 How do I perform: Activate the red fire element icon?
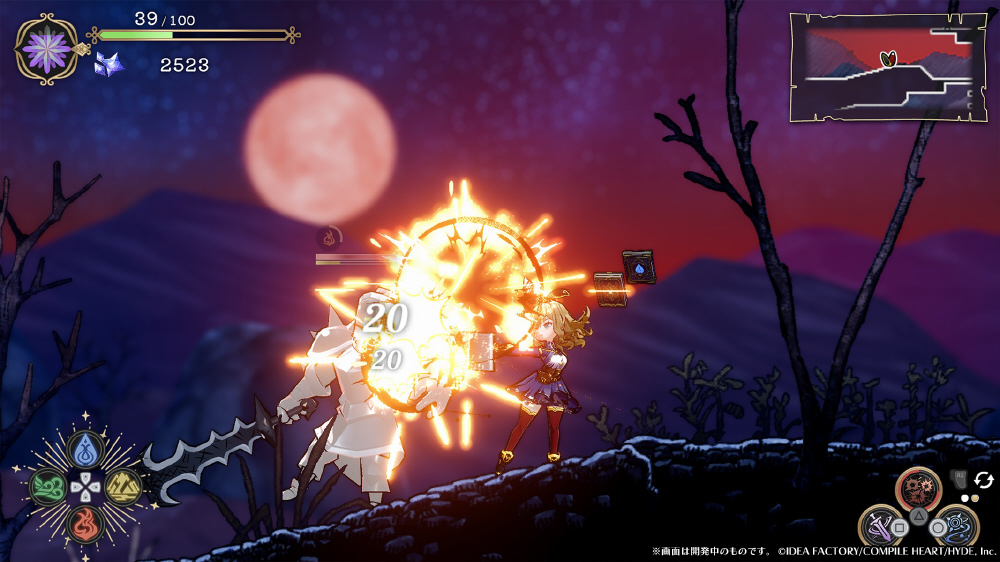pyautogui.click(x=84, y=524)
